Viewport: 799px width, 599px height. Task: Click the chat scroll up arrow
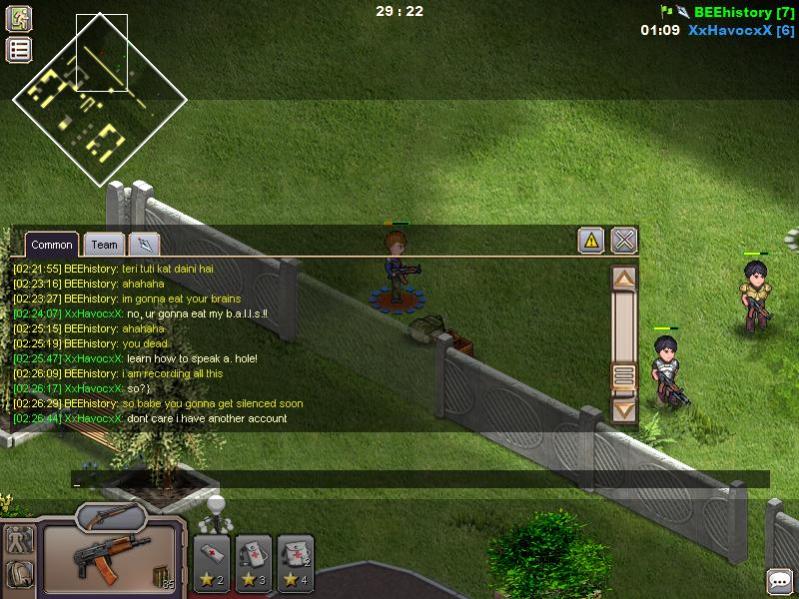point(624,279)
